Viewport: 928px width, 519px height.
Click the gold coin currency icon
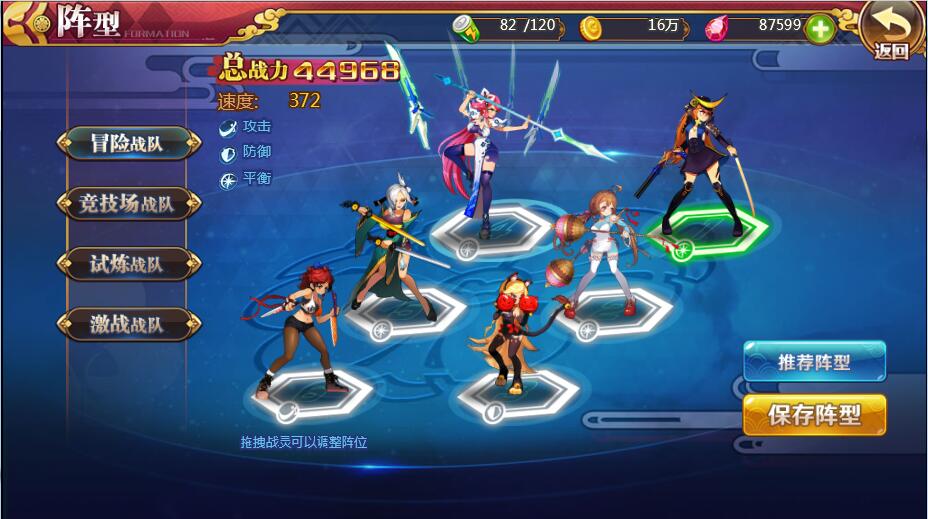pyautogui.click(x=593, y=27)
